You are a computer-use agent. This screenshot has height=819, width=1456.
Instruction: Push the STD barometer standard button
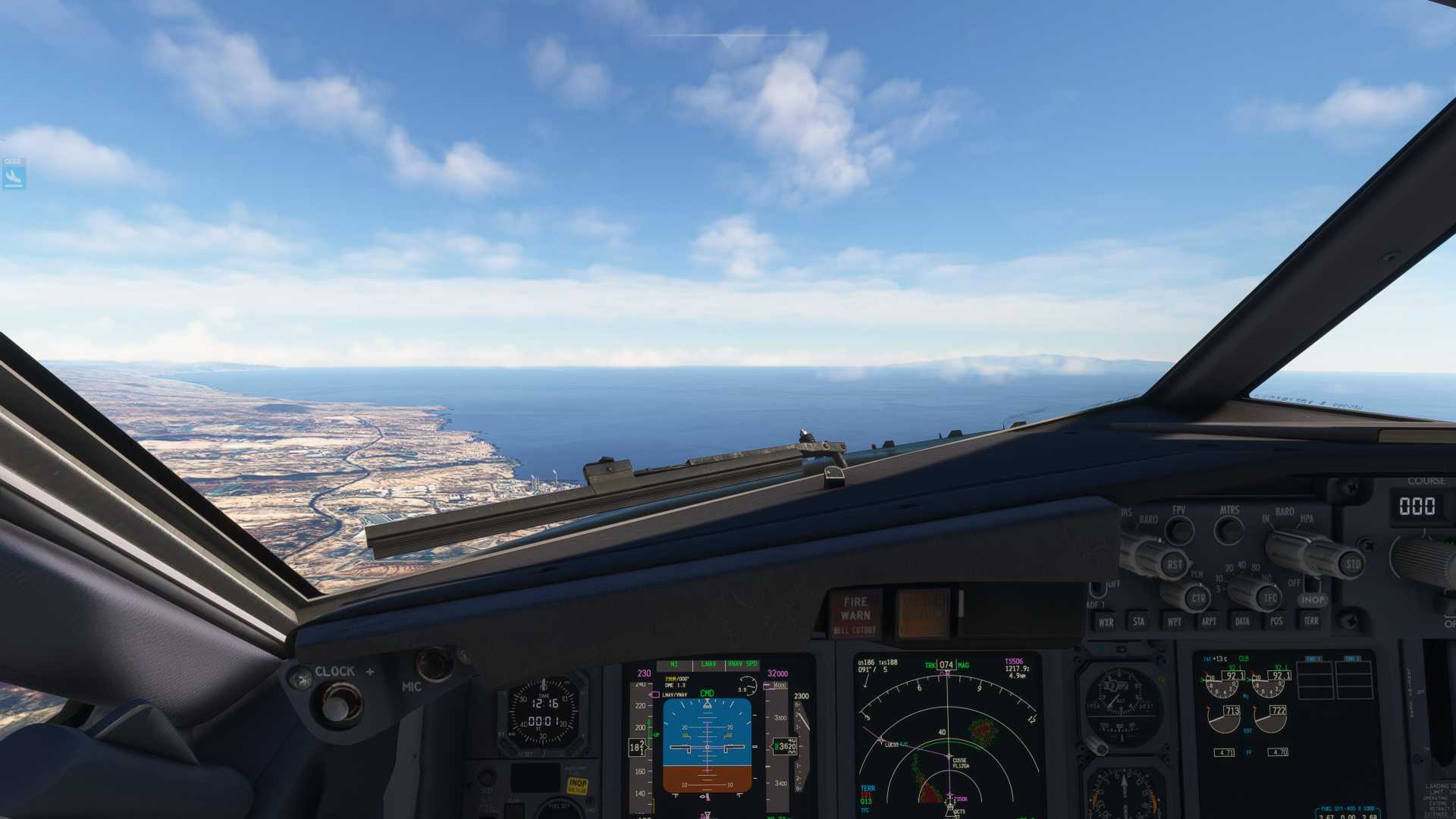click(1352, 564)
